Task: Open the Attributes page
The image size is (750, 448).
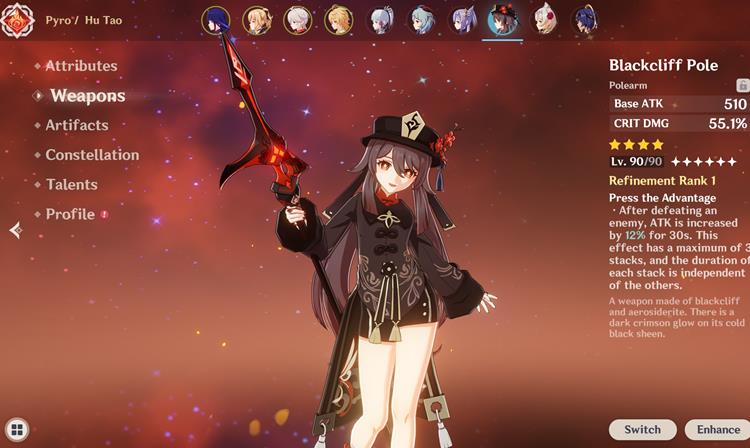Action: pyautogui.click(x=81, y=66)
